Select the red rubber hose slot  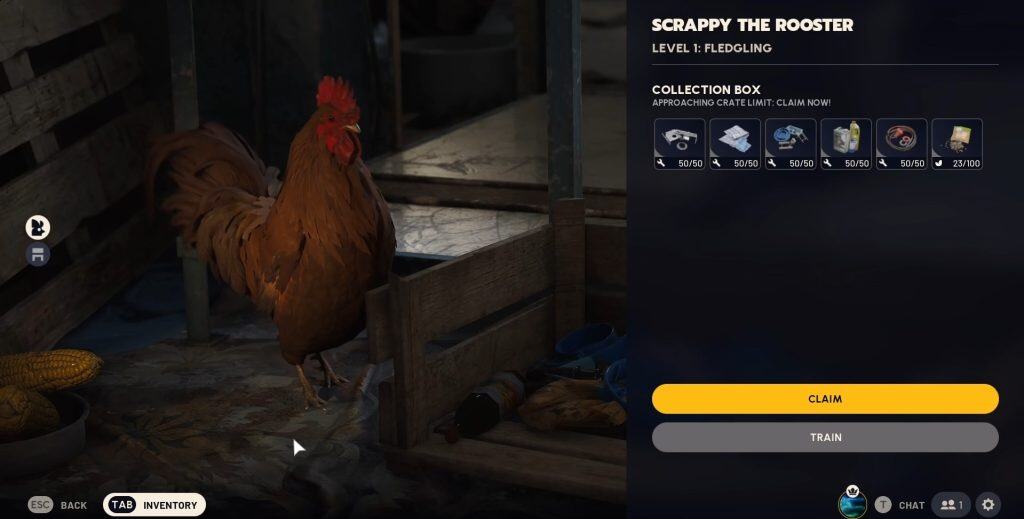pos(902,144)
